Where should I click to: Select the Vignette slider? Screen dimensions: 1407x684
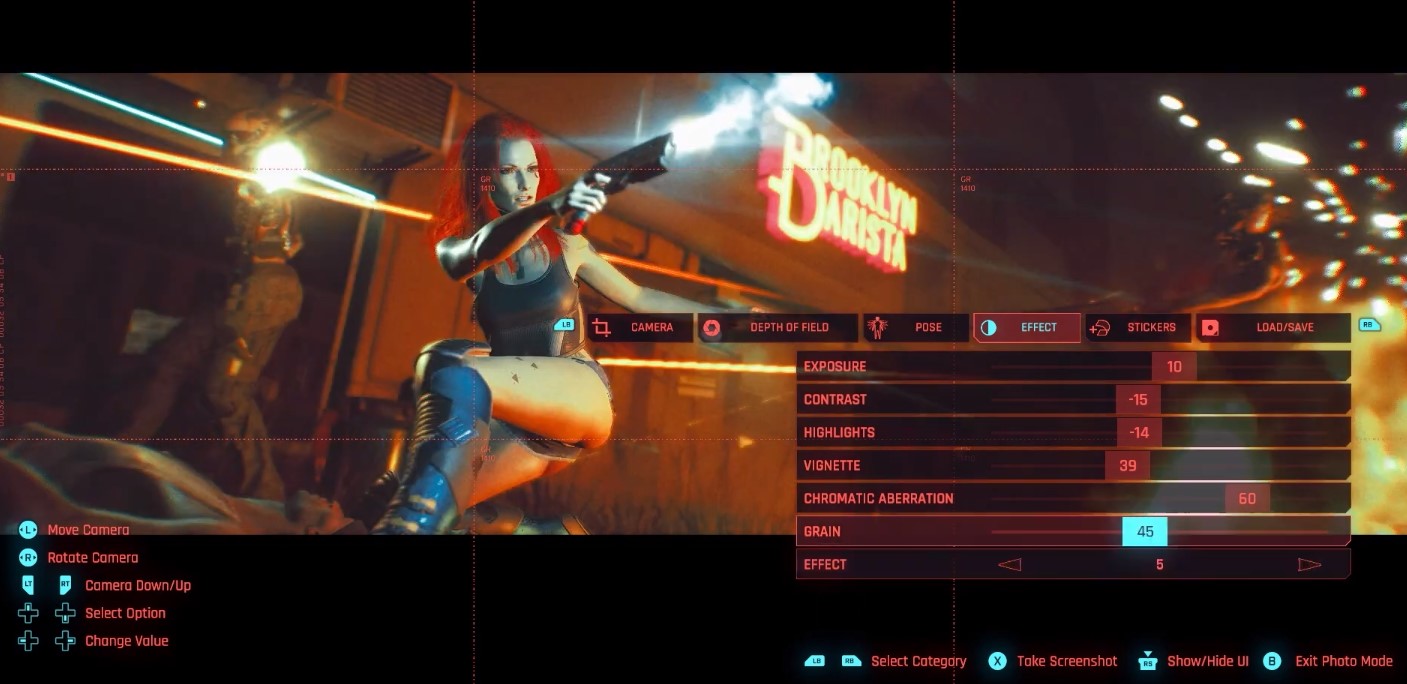pos(1128,465)
